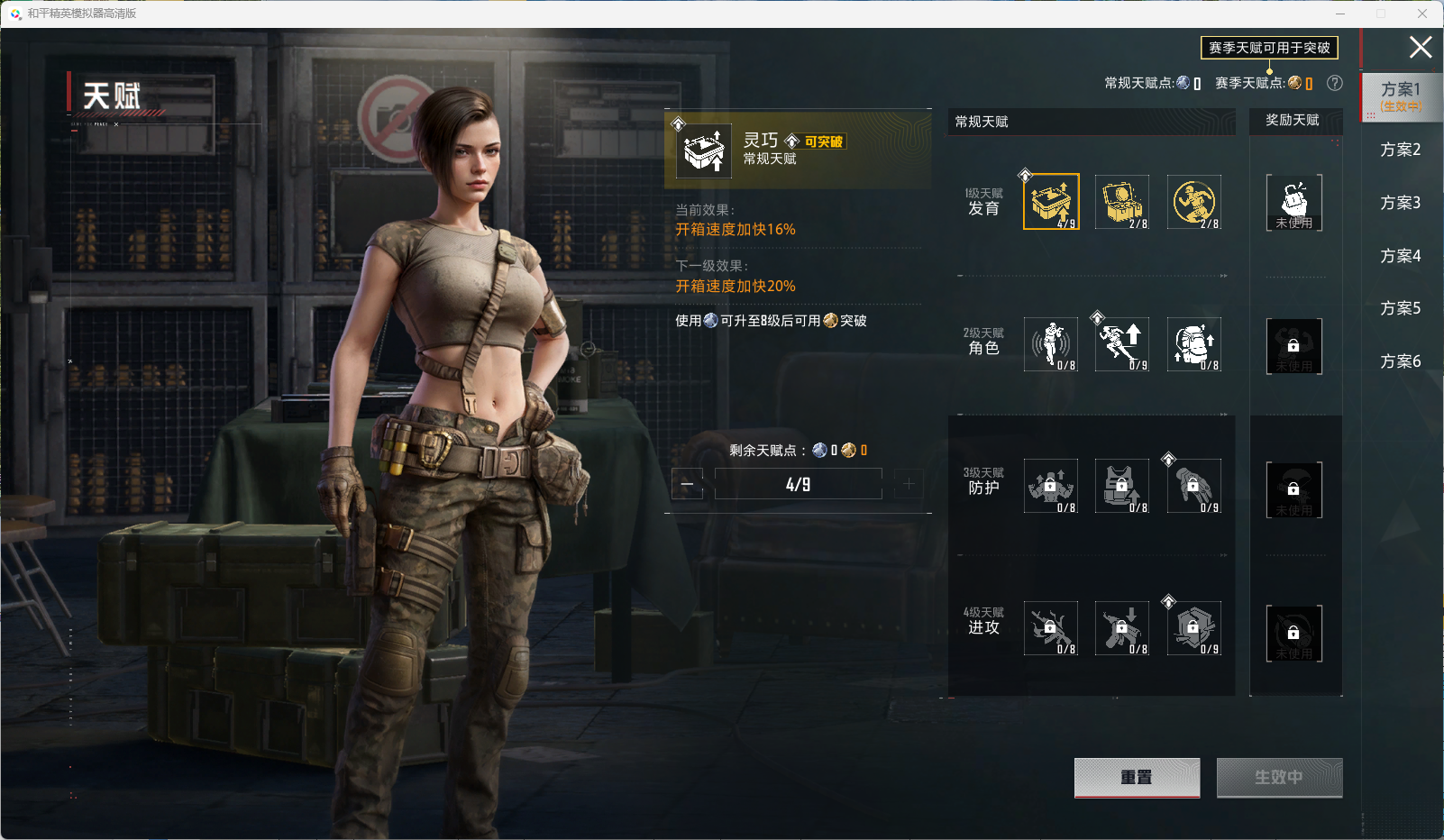Select the 方案3 loadout tab
1444x840 pixels.
tap(1400, 203)
